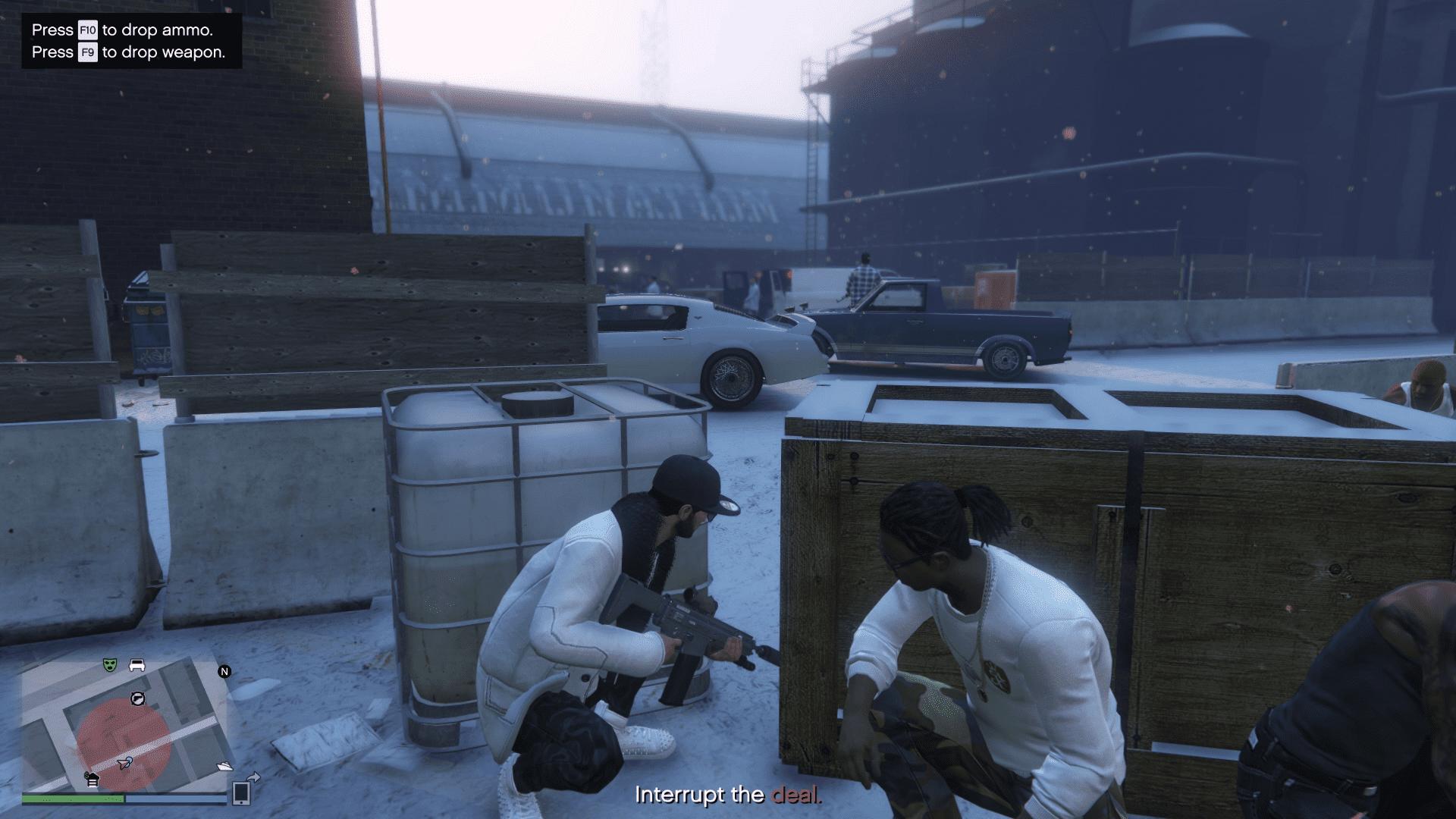Select the white car blip on the minimap
Image resolution: width=1456 pixels, height=819 pixels.
(137, 665)
